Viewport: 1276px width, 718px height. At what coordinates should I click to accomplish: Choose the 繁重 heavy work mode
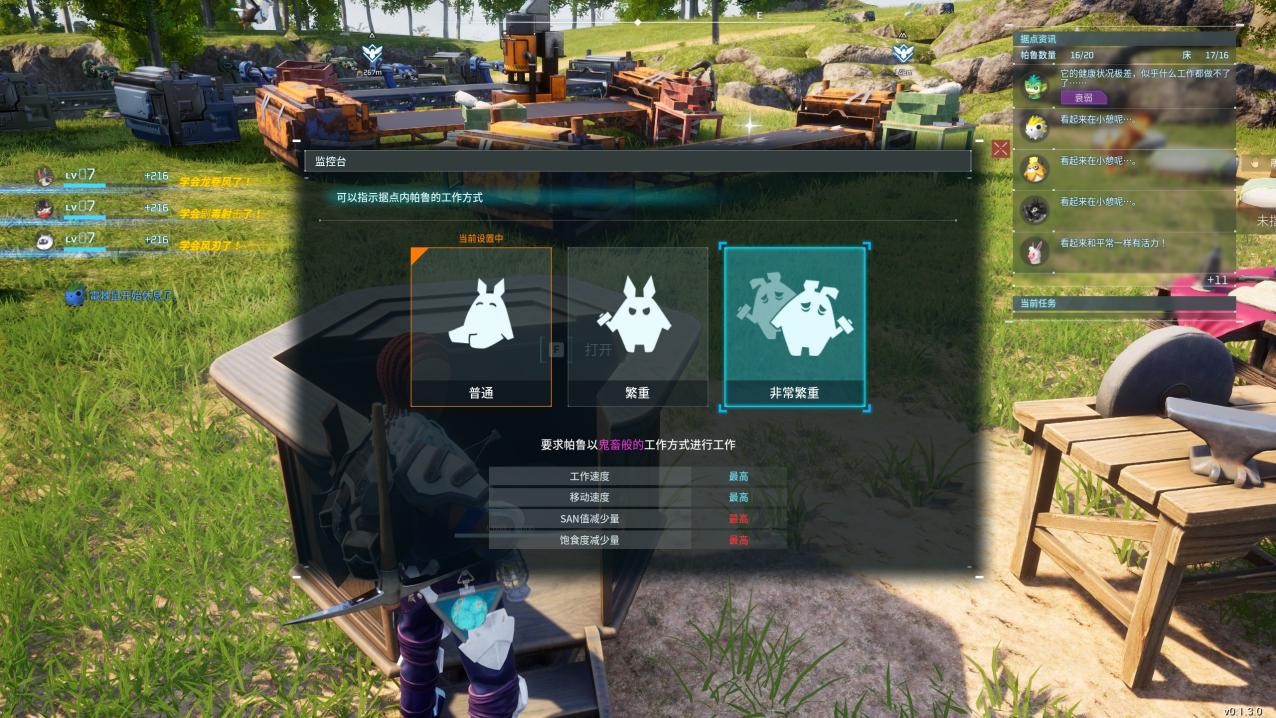[637, 327]
